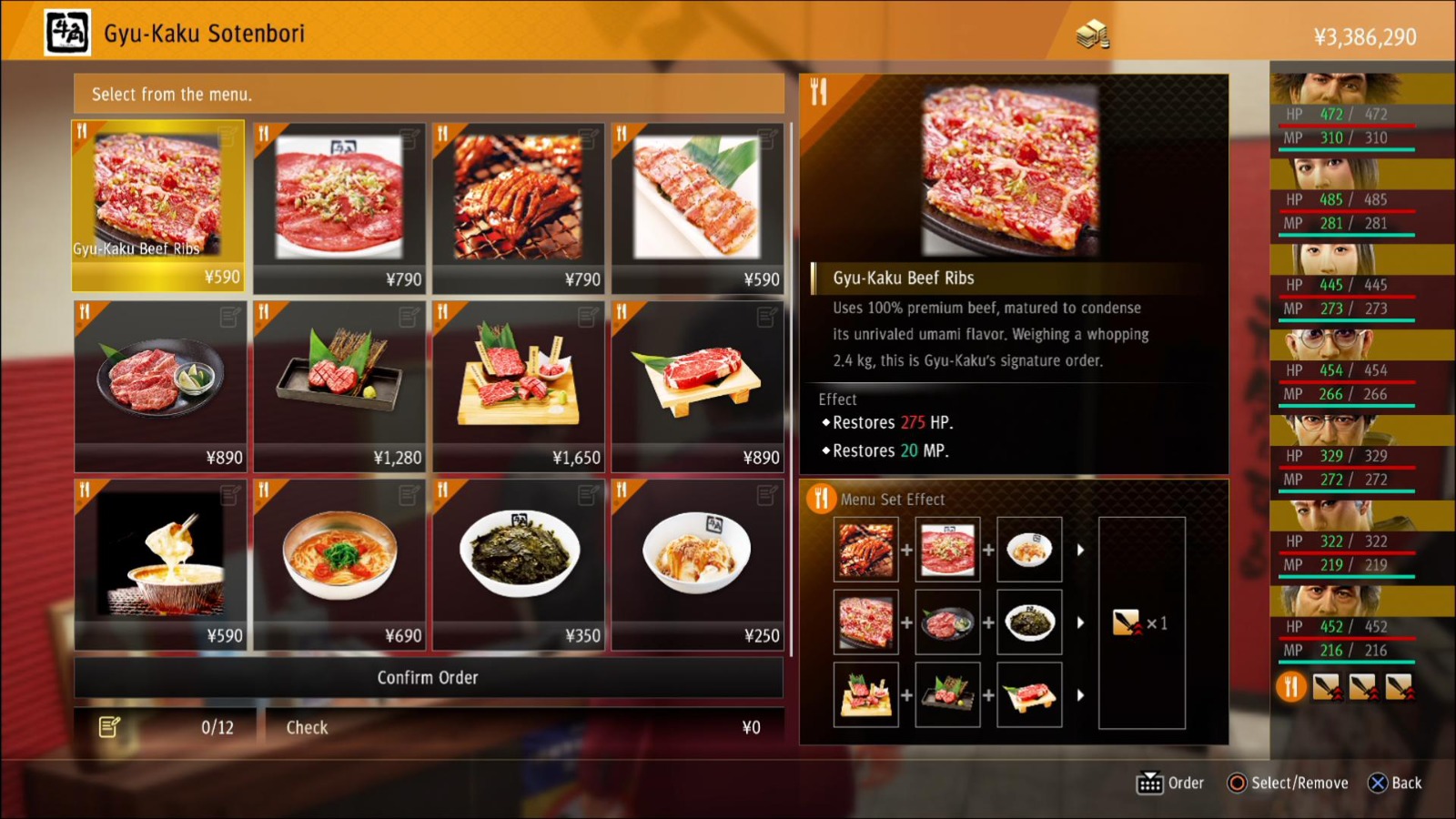1456x819 pixels.
Task: Click the note icon on the ¥890 steak tile
Action: [x=765, y=314]
